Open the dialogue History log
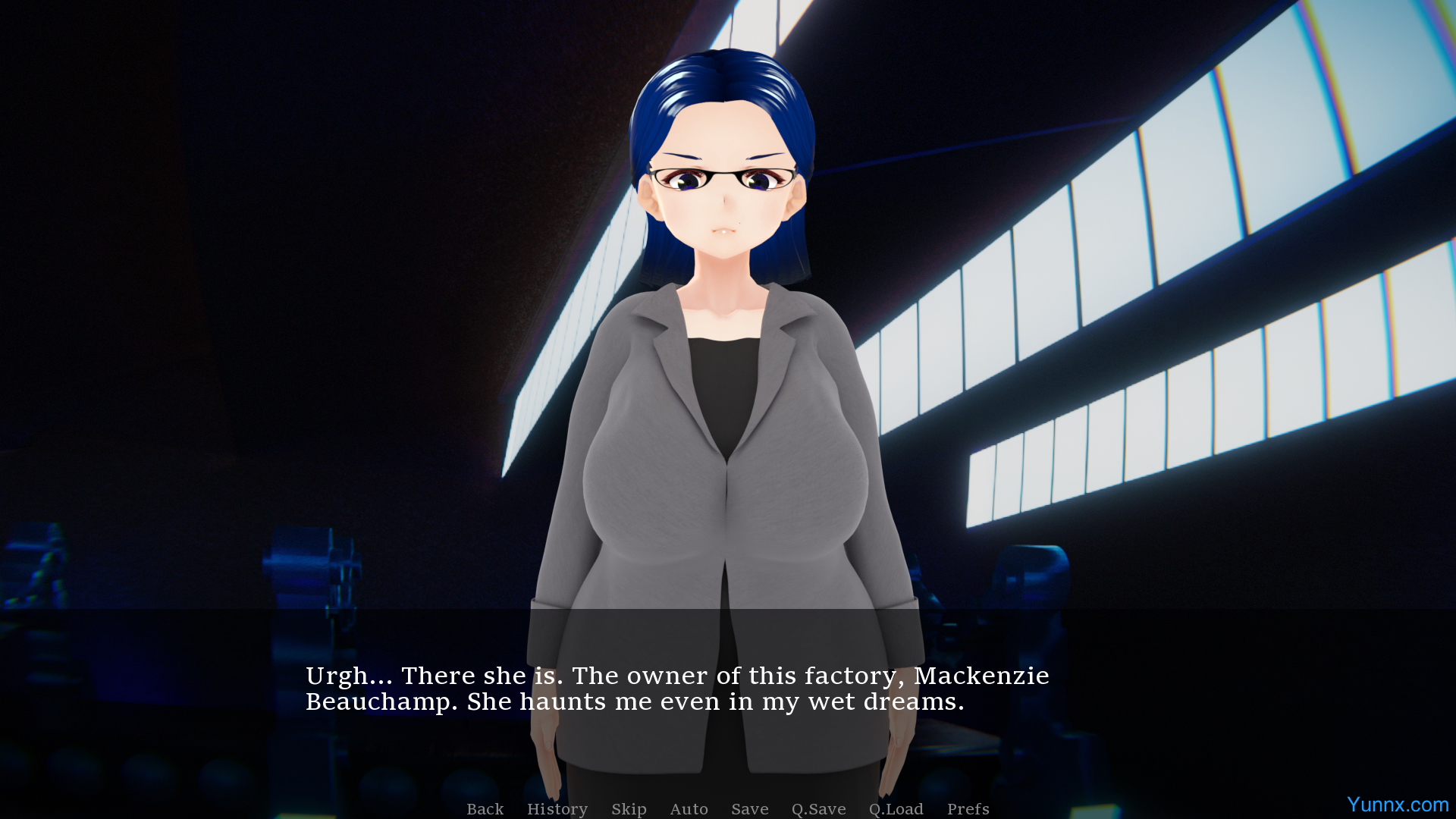Image resolution: width=1456 pixels, height=819 pixels. [557, 809]
